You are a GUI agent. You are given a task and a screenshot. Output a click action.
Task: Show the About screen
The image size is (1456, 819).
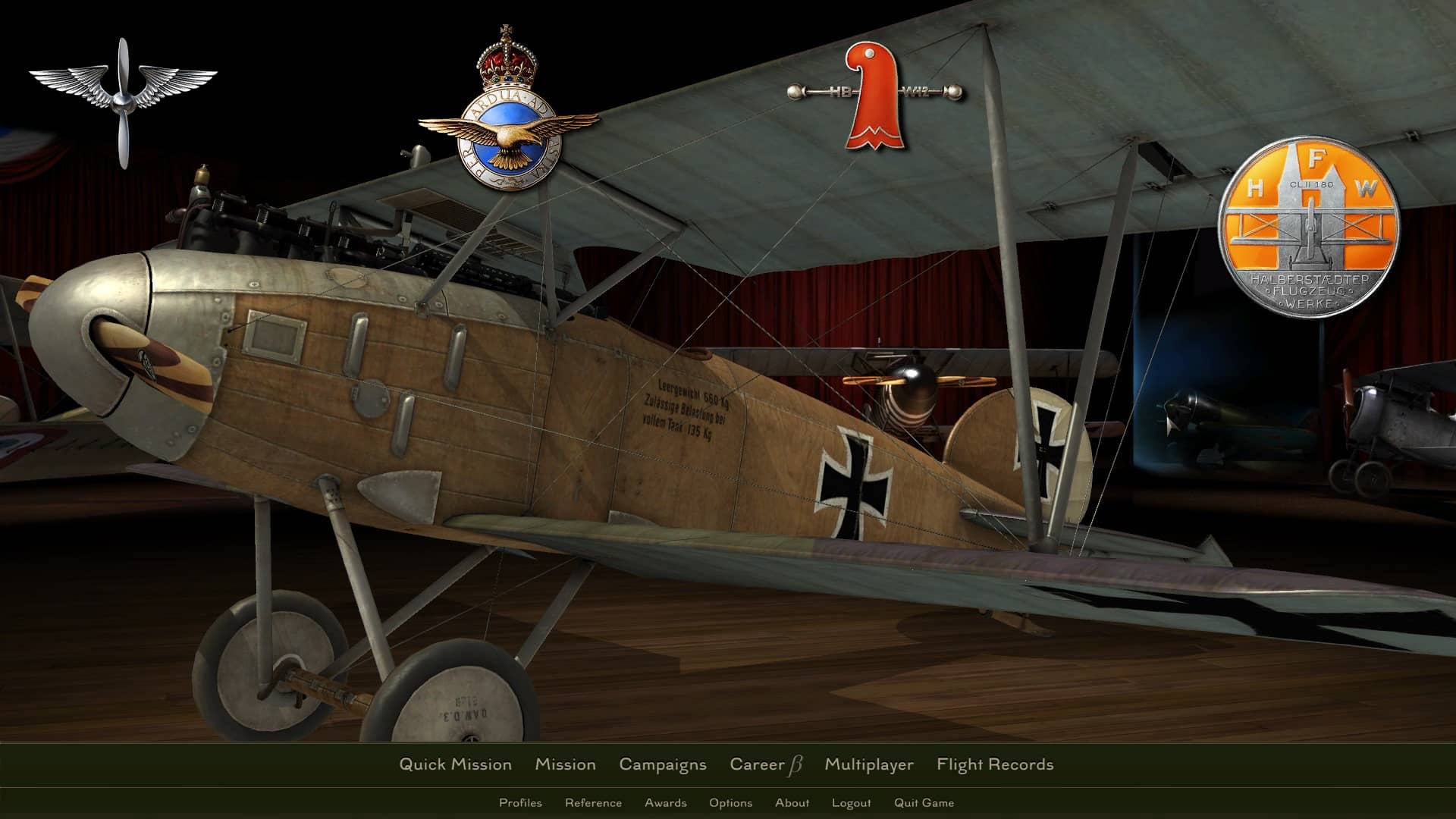792,802
